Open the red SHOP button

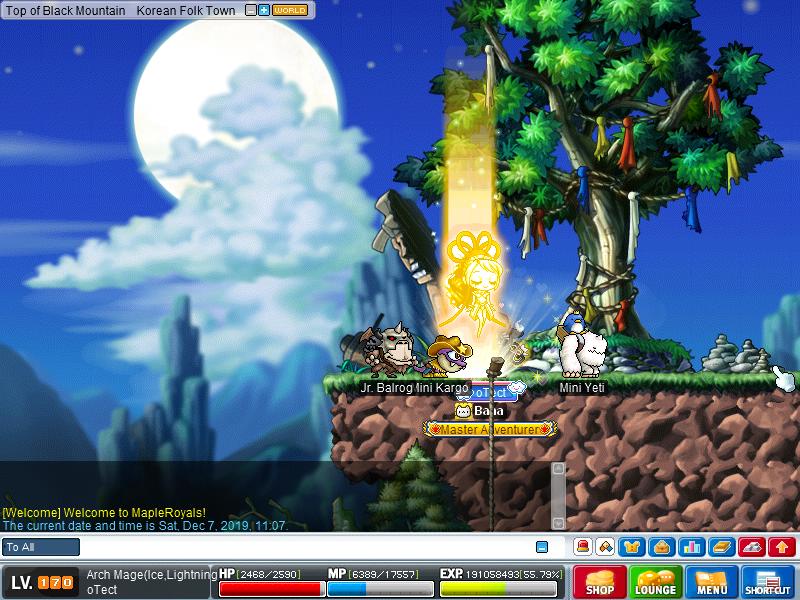(x=600, y=582)
